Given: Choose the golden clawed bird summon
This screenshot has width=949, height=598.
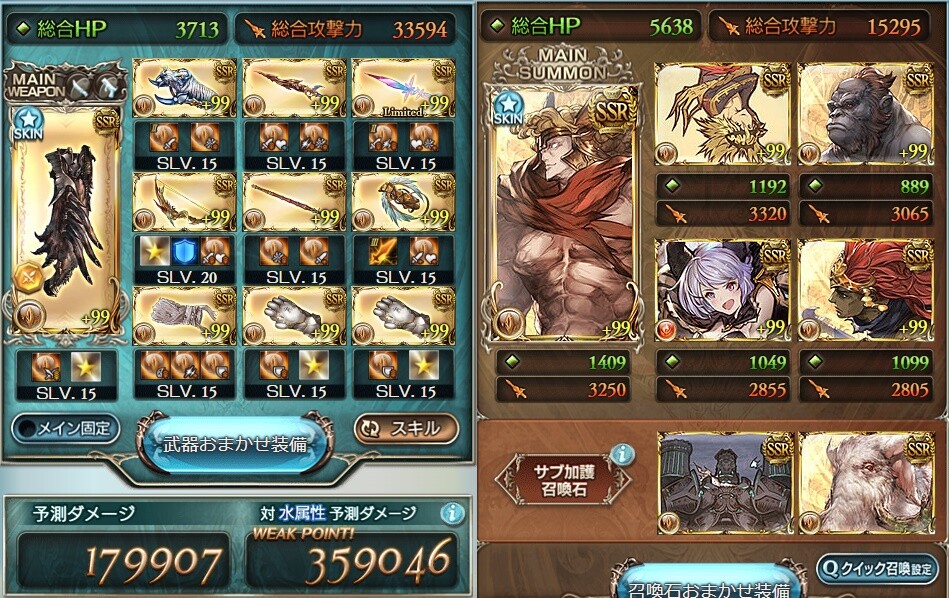Looking at the screenshot, I should tap(719, 115).
